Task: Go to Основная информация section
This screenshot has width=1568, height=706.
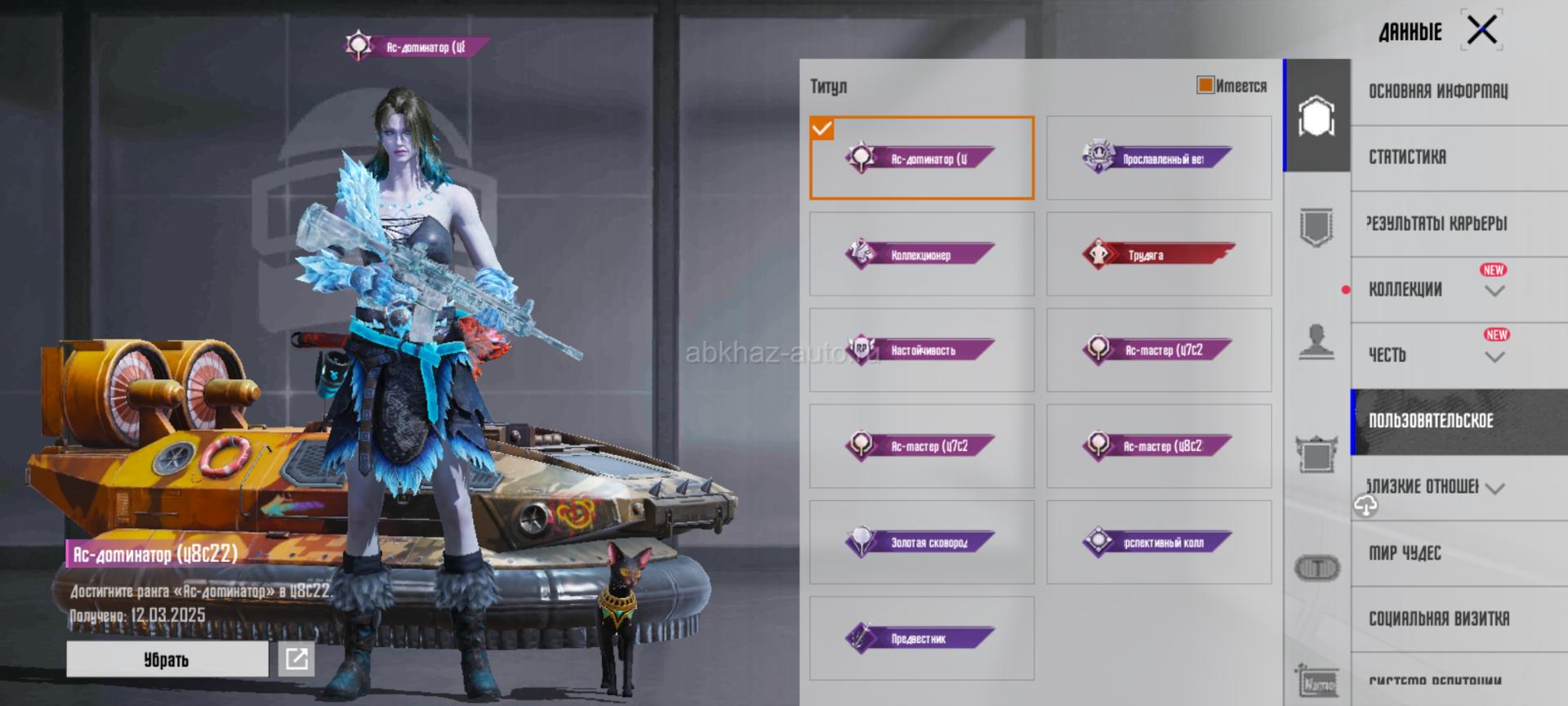Action: pos(1438,91)
